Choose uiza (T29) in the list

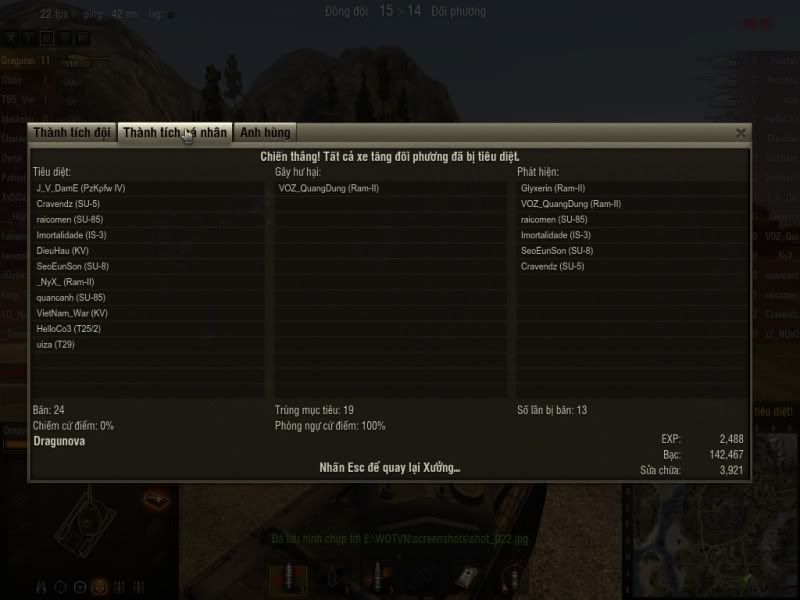coord(56,345)
